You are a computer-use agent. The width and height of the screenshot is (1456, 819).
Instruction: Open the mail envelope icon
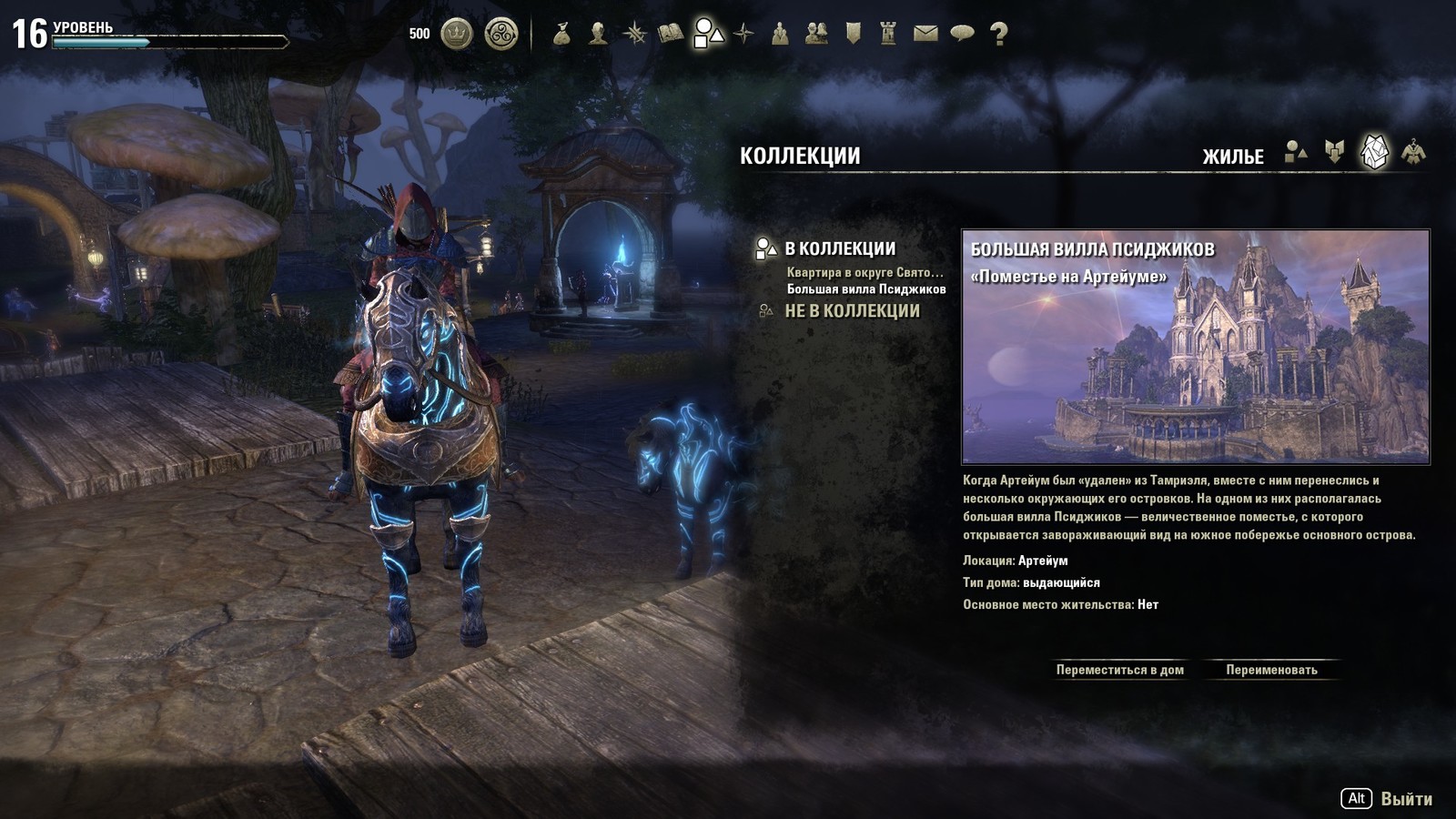pyautogui.click(x=925, y=35)
